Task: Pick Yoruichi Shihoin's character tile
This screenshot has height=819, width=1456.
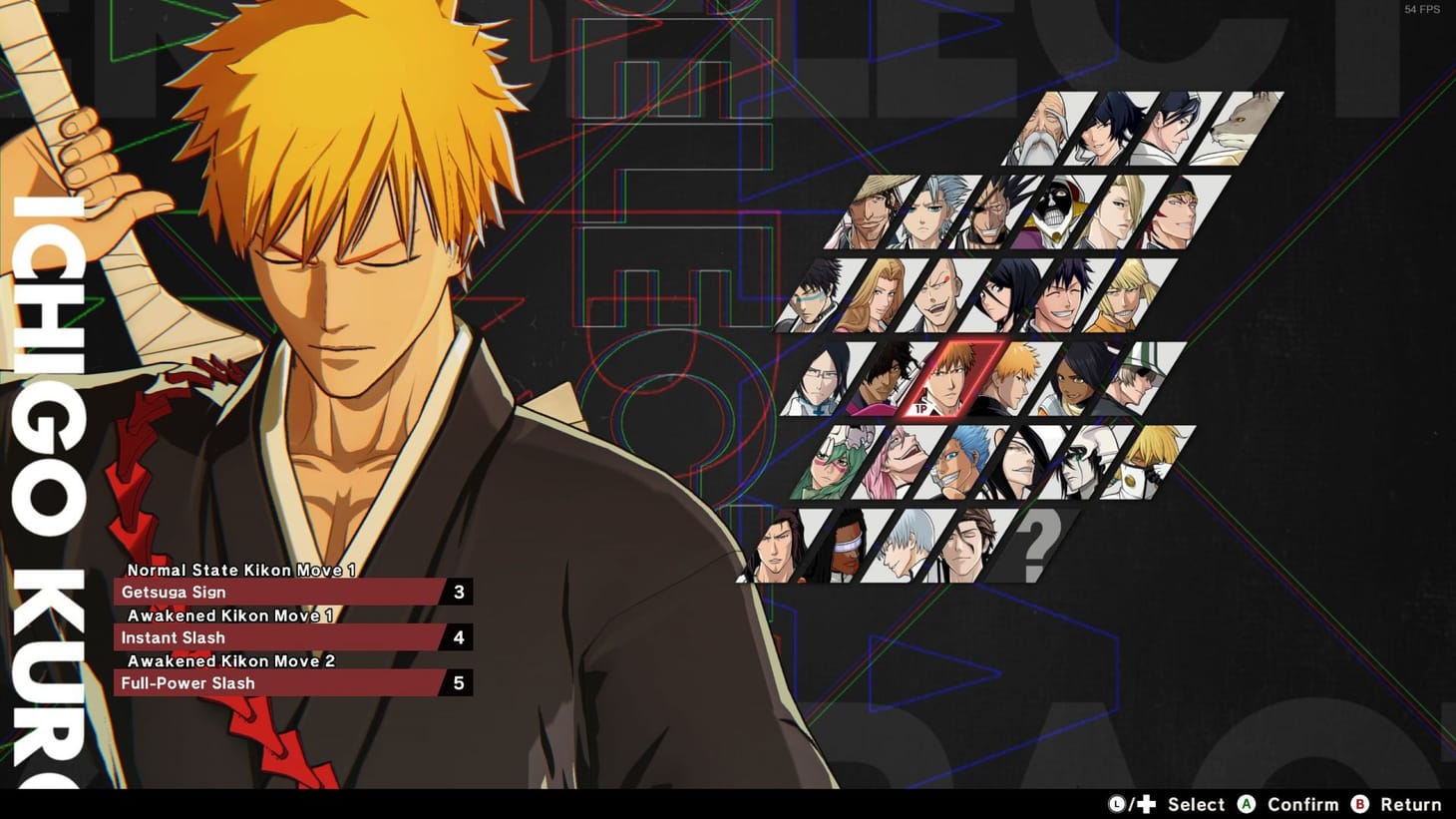Action: click(1072, 382)
